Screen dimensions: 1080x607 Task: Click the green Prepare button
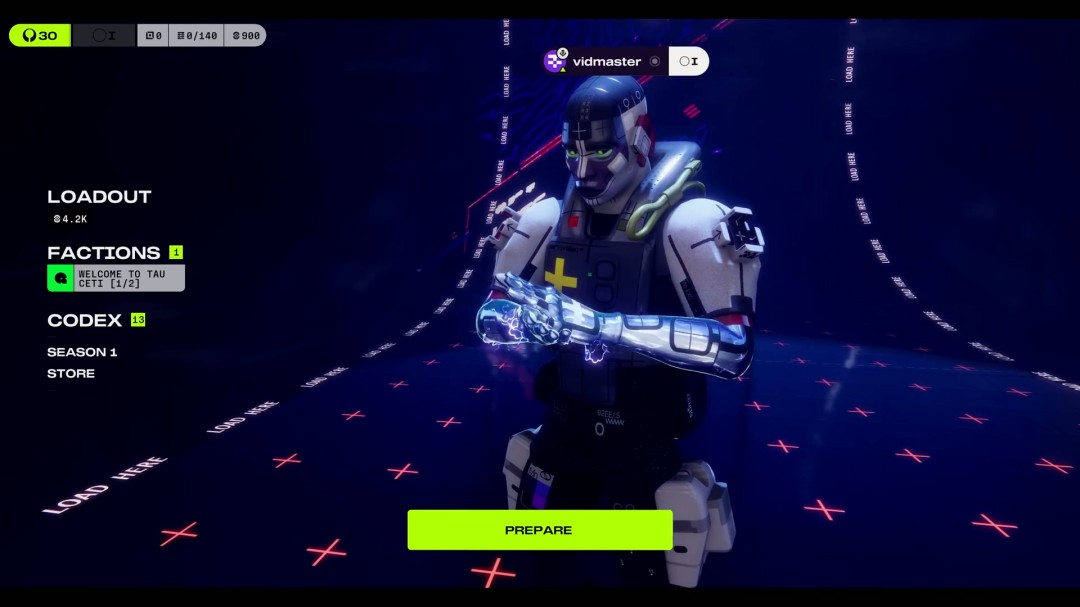pos(539,530)
